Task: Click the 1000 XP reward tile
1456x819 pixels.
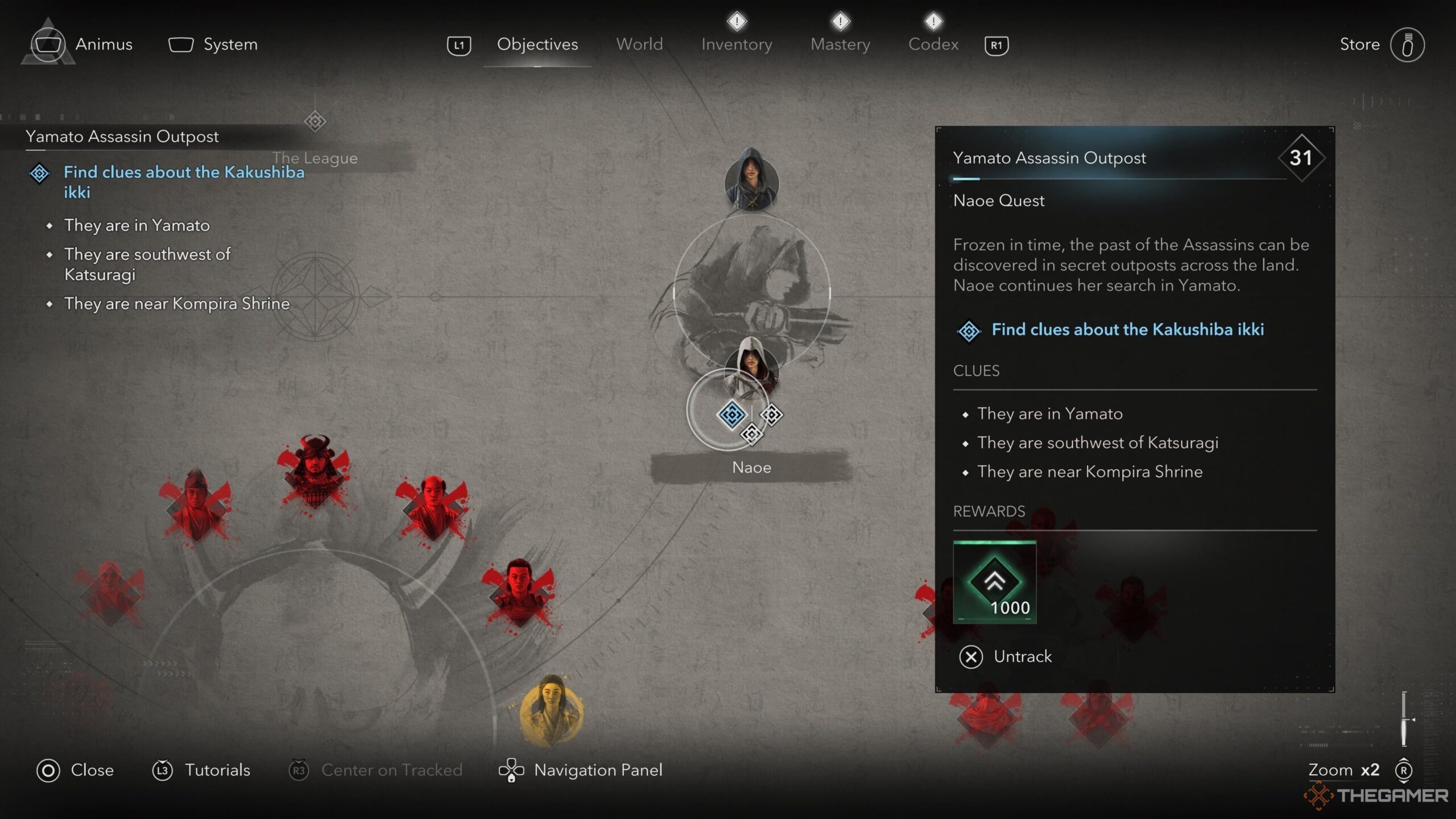Action: (994, 582)
